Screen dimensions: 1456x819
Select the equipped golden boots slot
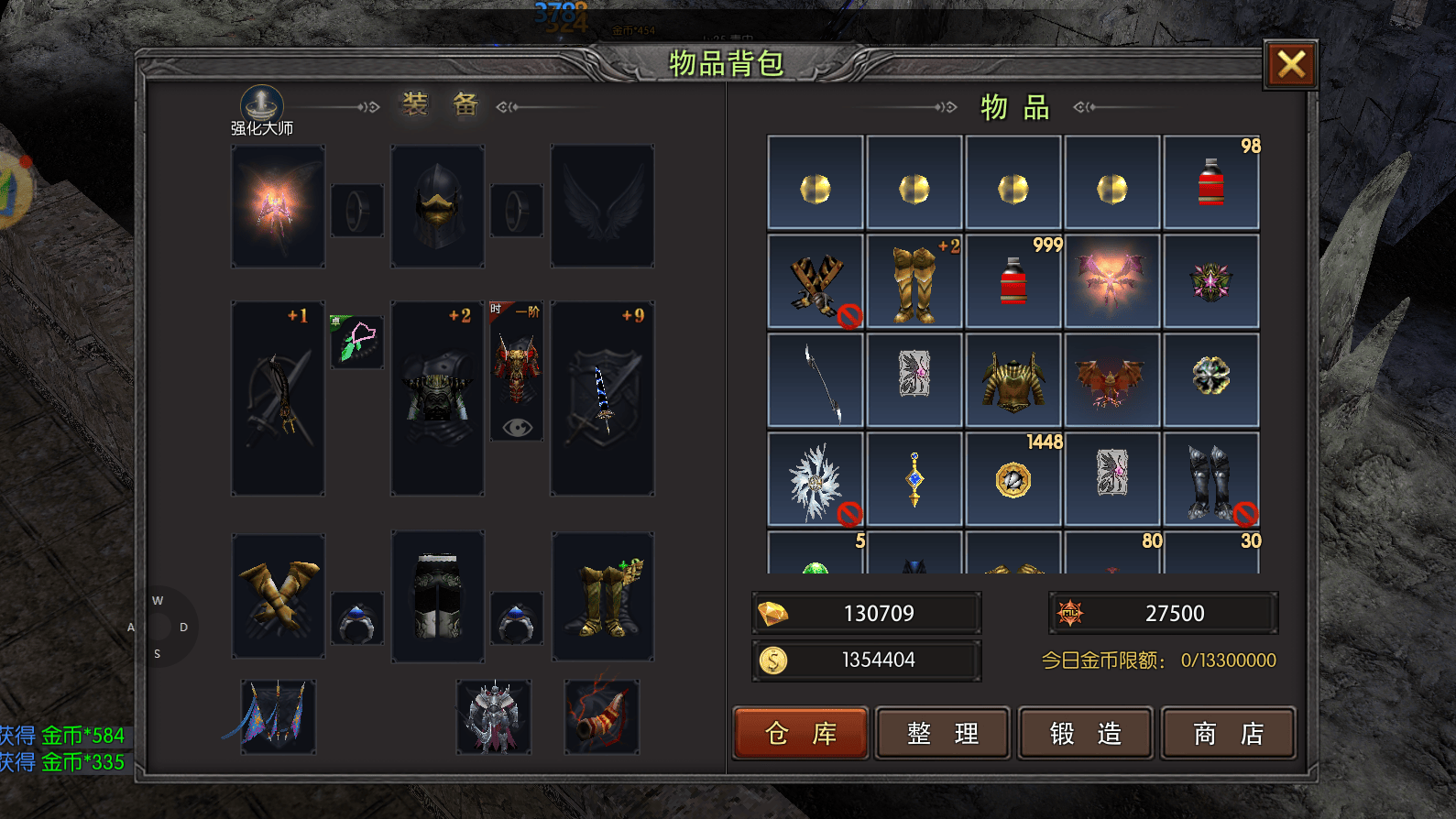tap(603, 595)
